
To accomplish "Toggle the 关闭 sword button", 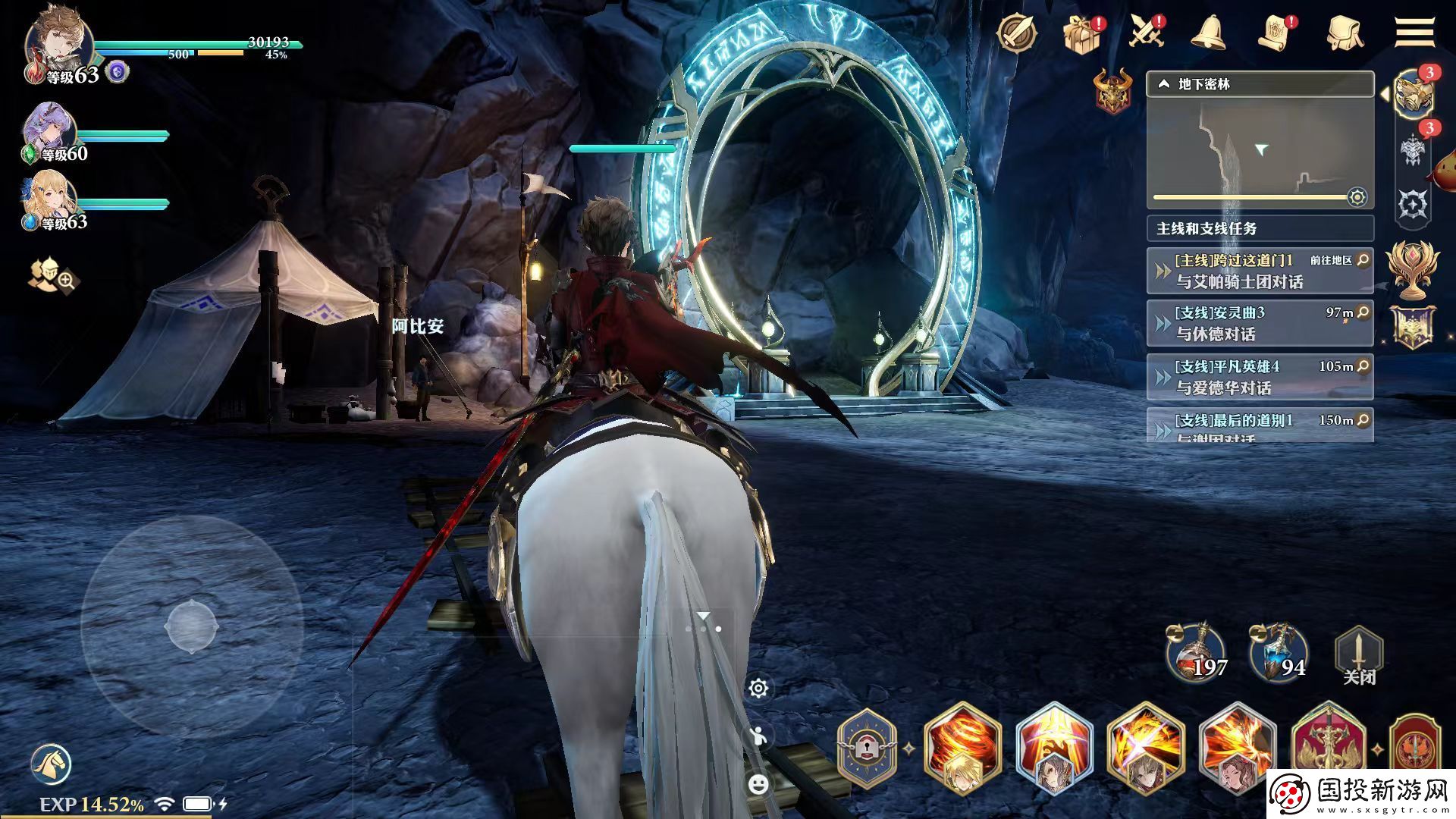I will point(1359,655).
